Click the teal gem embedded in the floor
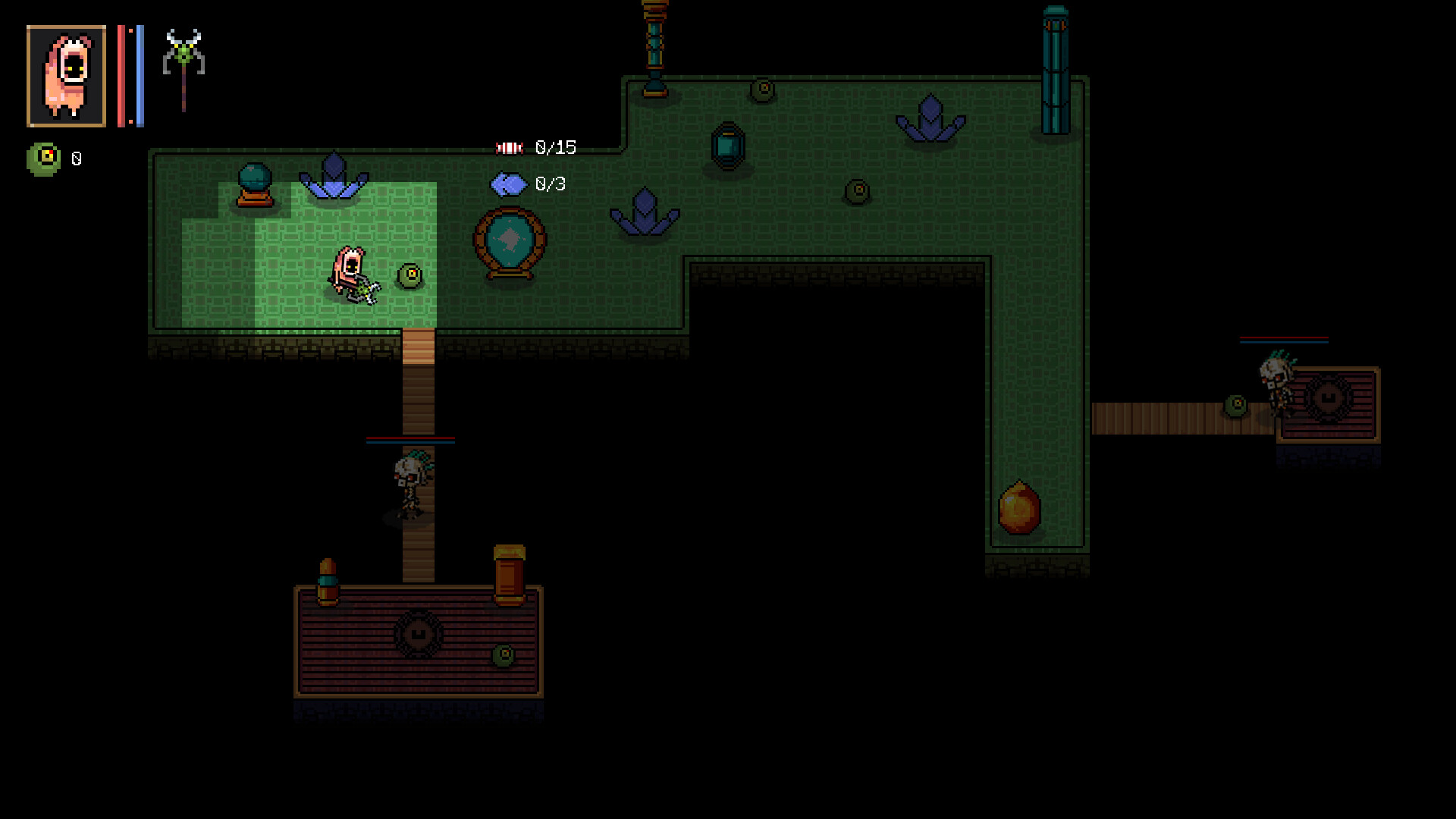1456x819 pixels. [726, 146]
